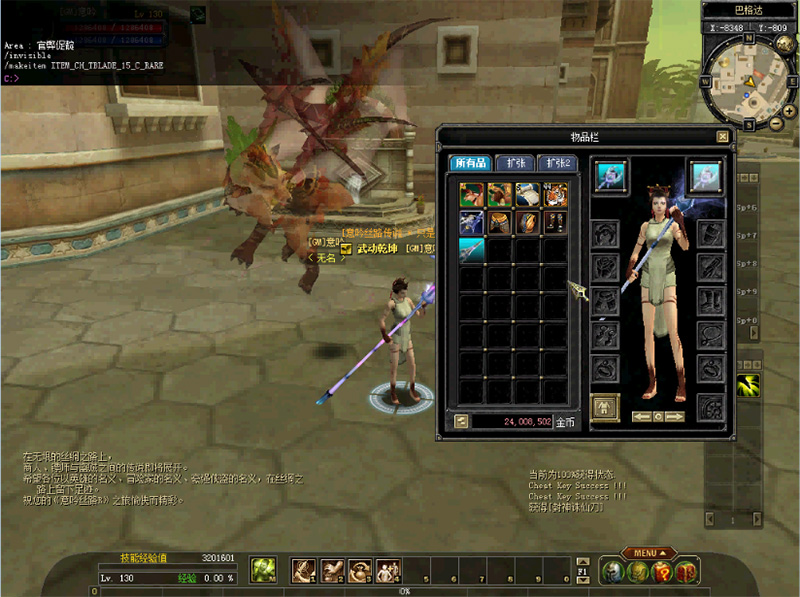Open the 扩张2 expansion tab
Image resolution: width=800 pixels, height=597 pixels.
[558, 163]
